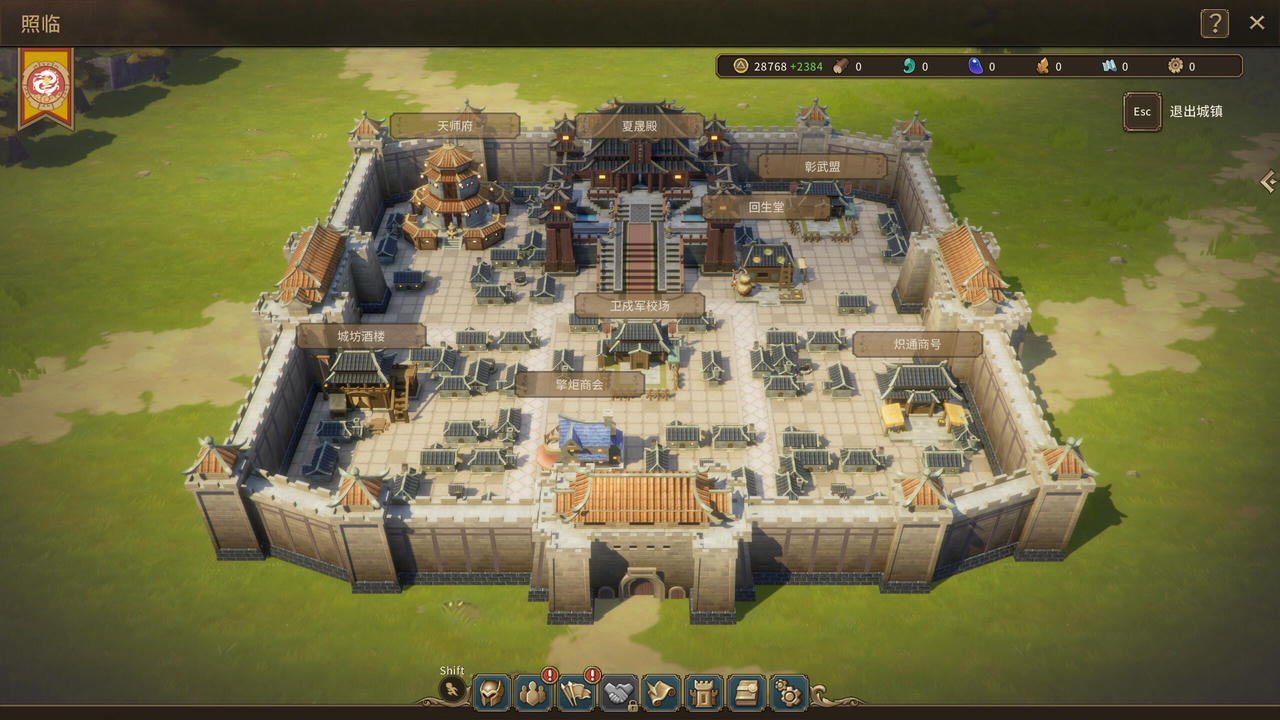The height and width of the screenshot is (720, 1280).
Task: Open the question mark help icon
Action: [x=1214, y=22]
